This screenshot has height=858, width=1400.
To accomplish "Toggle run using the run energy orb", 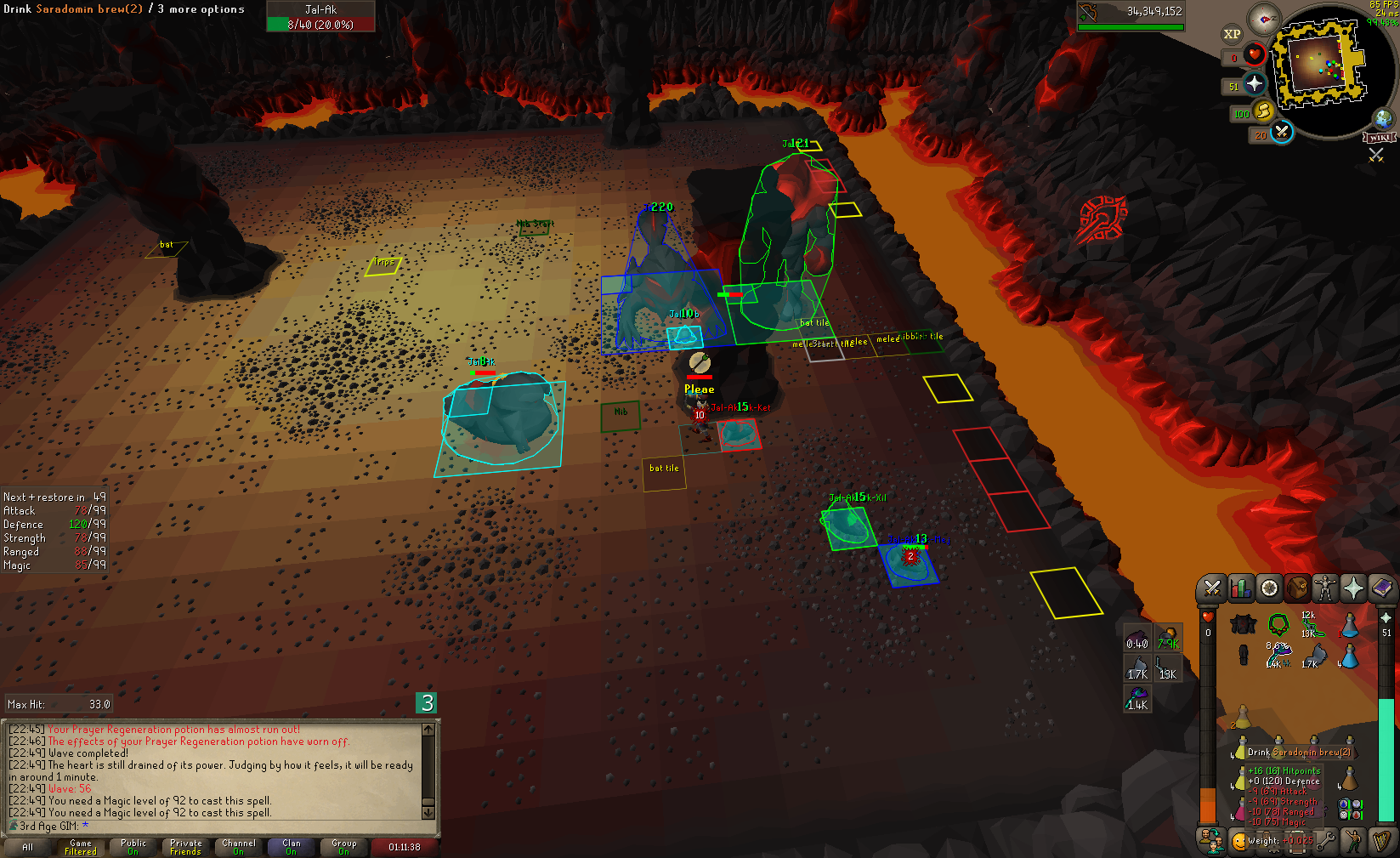I will point(1263,111).
